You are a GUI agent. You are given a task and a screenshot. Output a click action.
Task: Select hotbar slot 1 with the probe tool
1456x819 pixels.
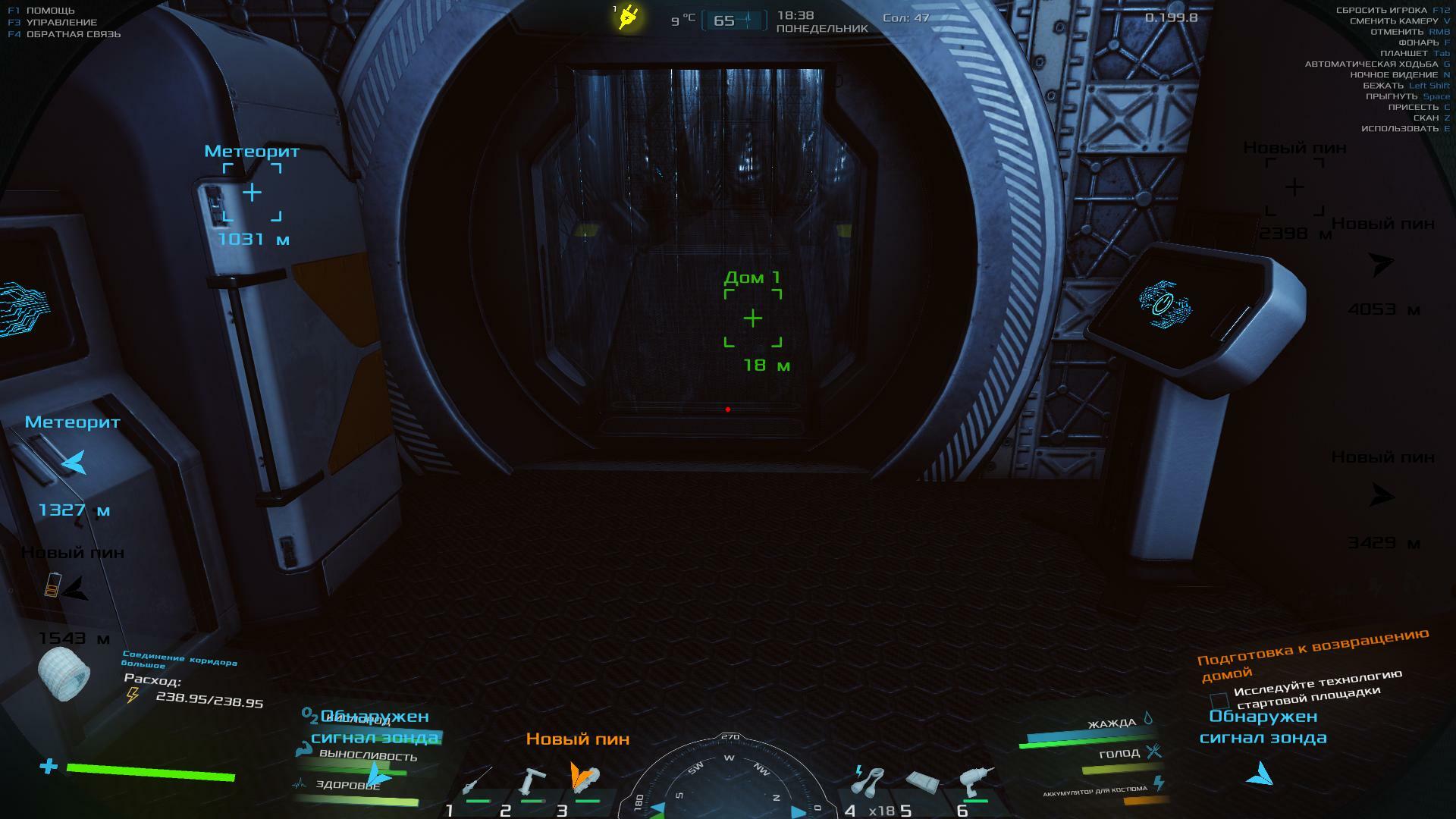pyautogui.click(x=476, y=782)
